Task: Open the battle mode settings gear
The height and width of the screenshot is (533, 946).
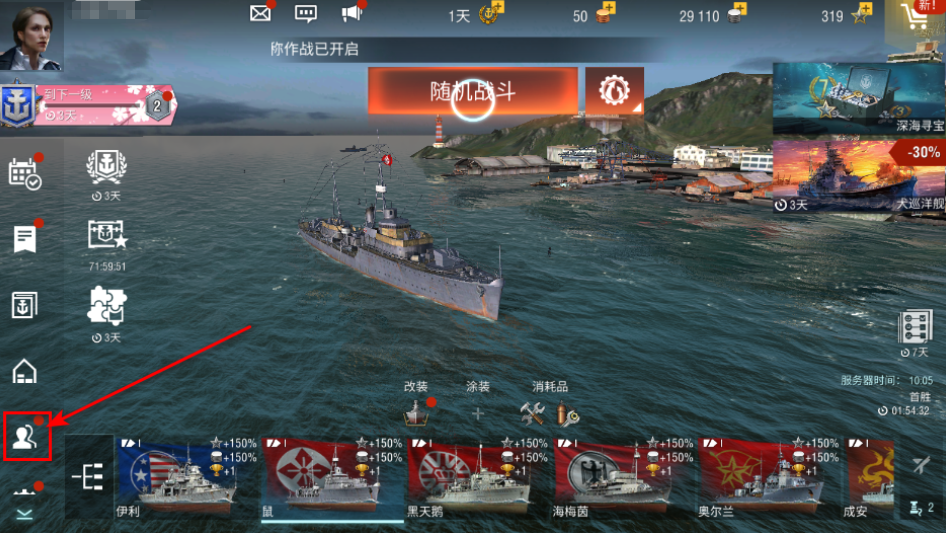Action: (614, 92)
